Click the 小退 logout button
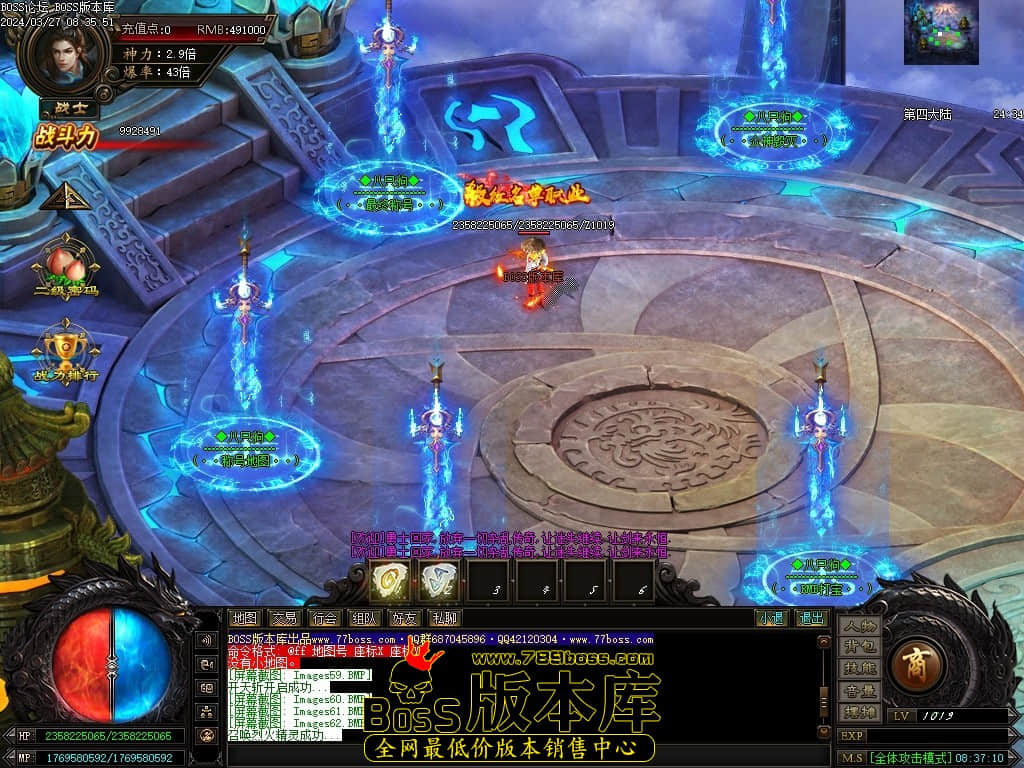Image resolution: width=1024 pixels, height=768 pixels. [771, 618]
